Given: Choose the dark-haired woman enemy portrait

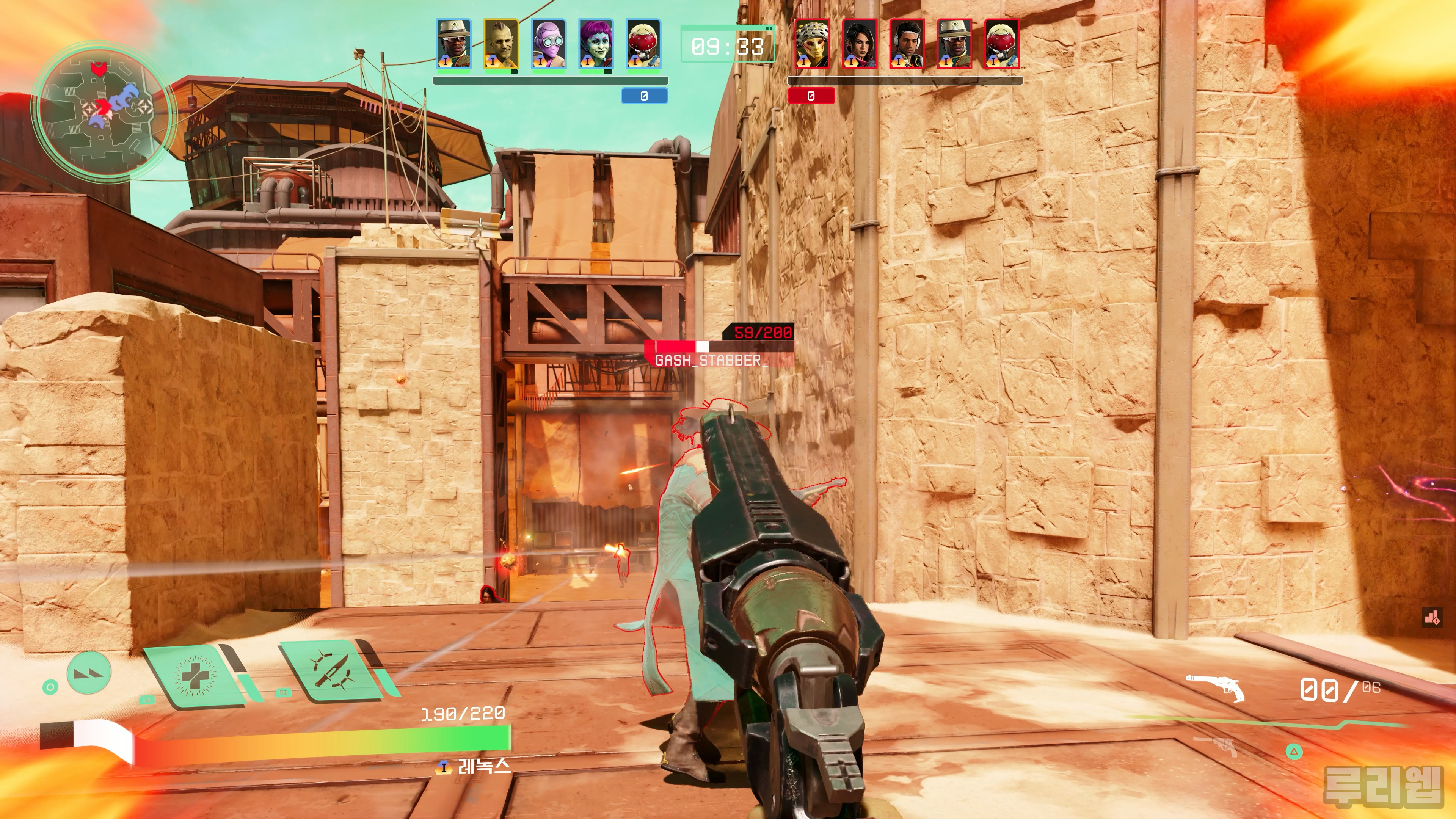Looking at the screenshot, I should (859, 44).
